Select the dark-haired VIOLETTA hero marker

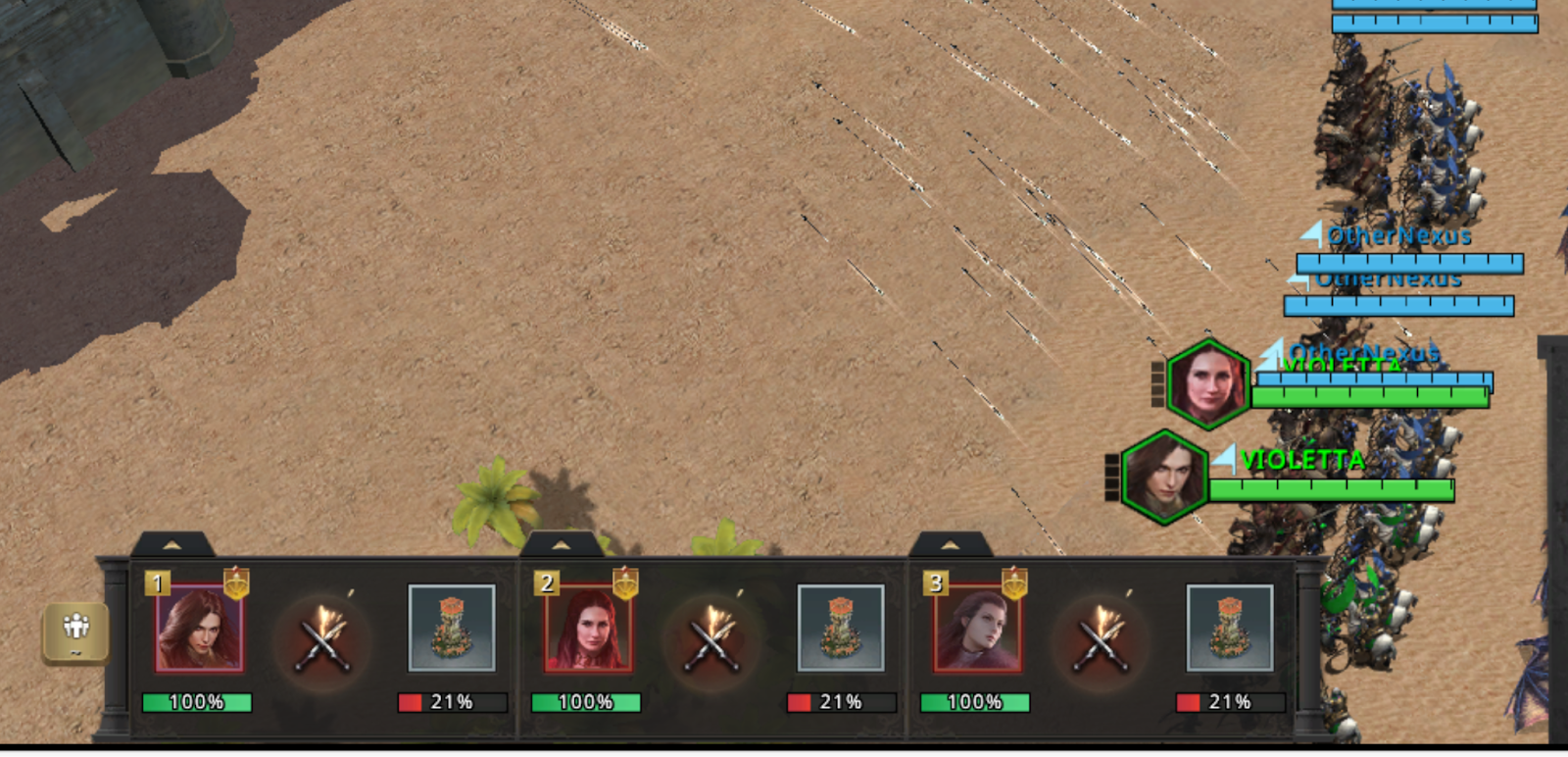coord(1163,477)
